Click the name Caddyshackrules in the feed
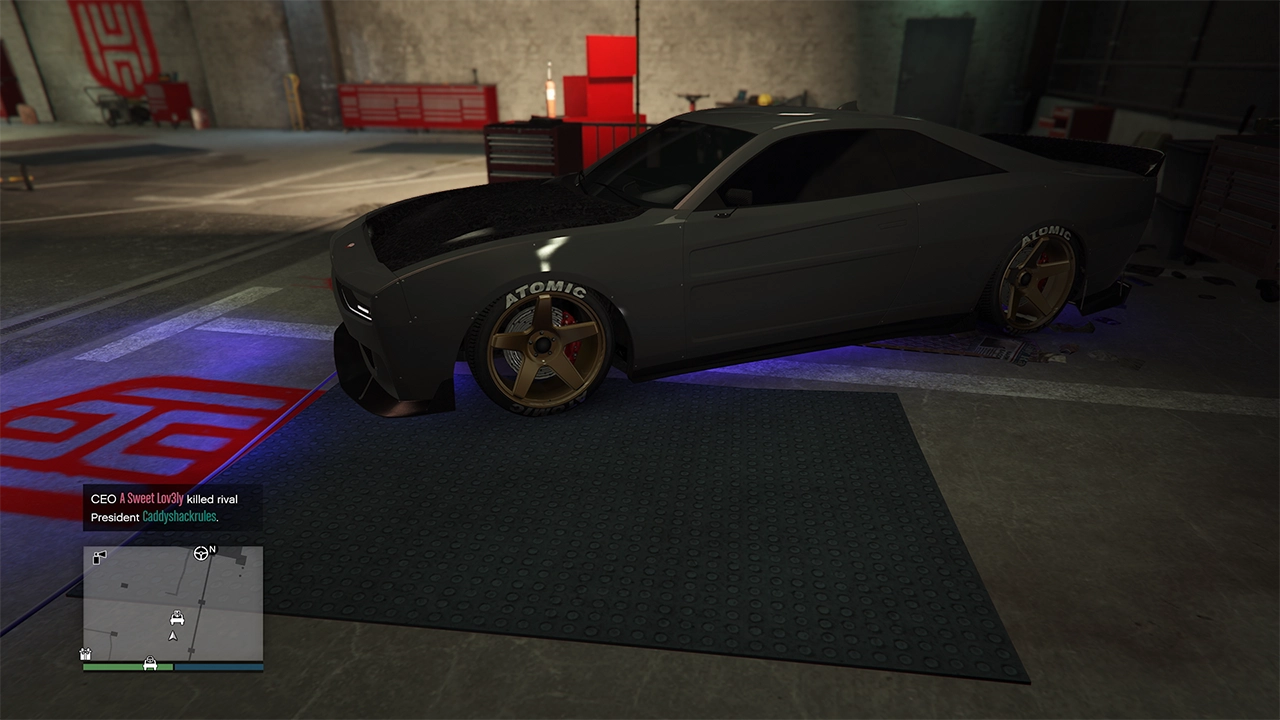1280x720 pixels. click(178, 517)
